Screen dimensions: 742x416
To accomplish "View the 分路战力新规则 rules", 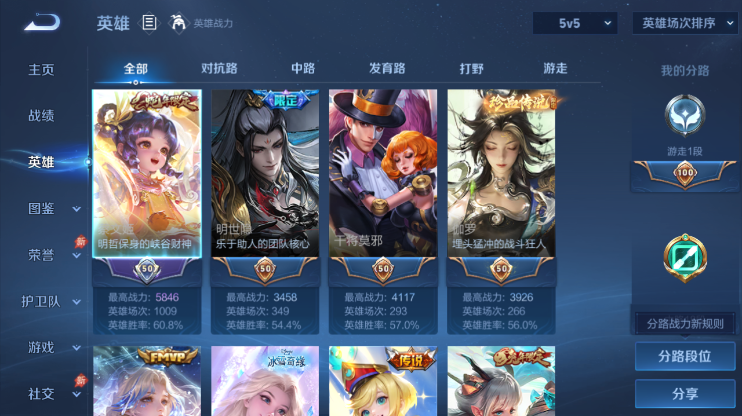I will point(685,323).
